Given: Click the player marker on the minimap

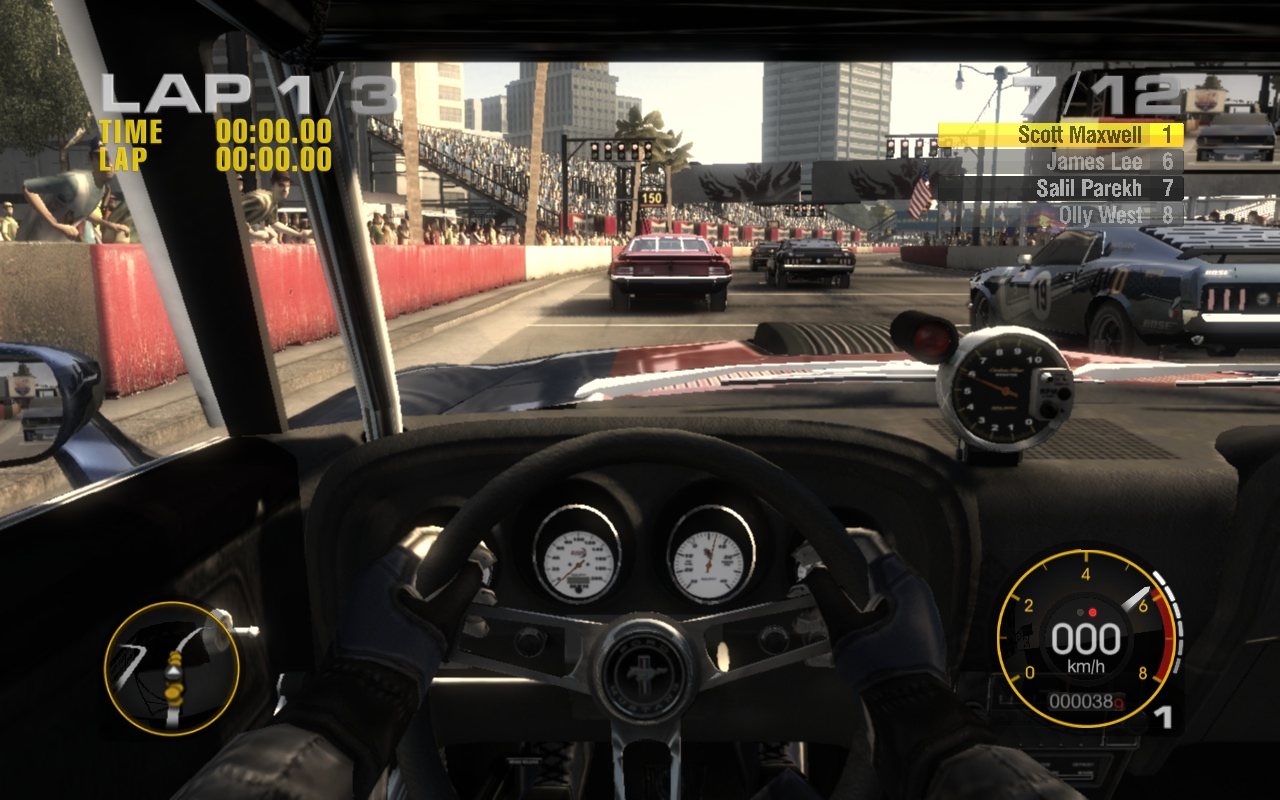Looking at the screenshot, I should tap(173, 672).
